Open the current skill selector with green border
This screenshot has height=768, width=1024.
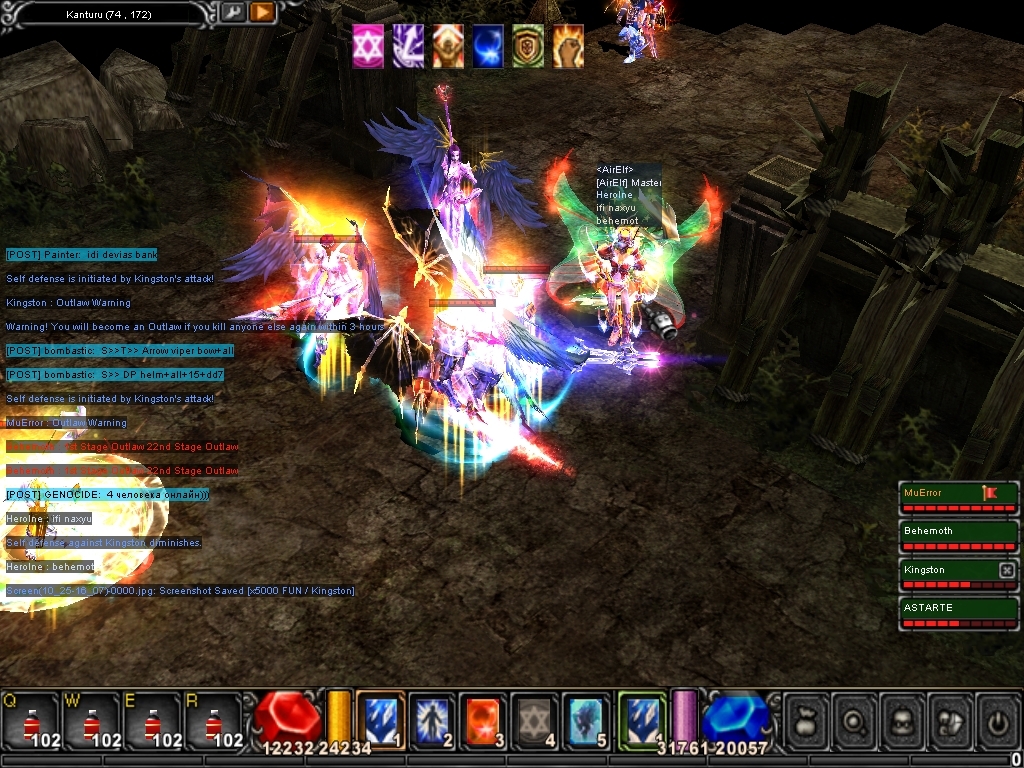pyautogui.click(x=641, y=718)
